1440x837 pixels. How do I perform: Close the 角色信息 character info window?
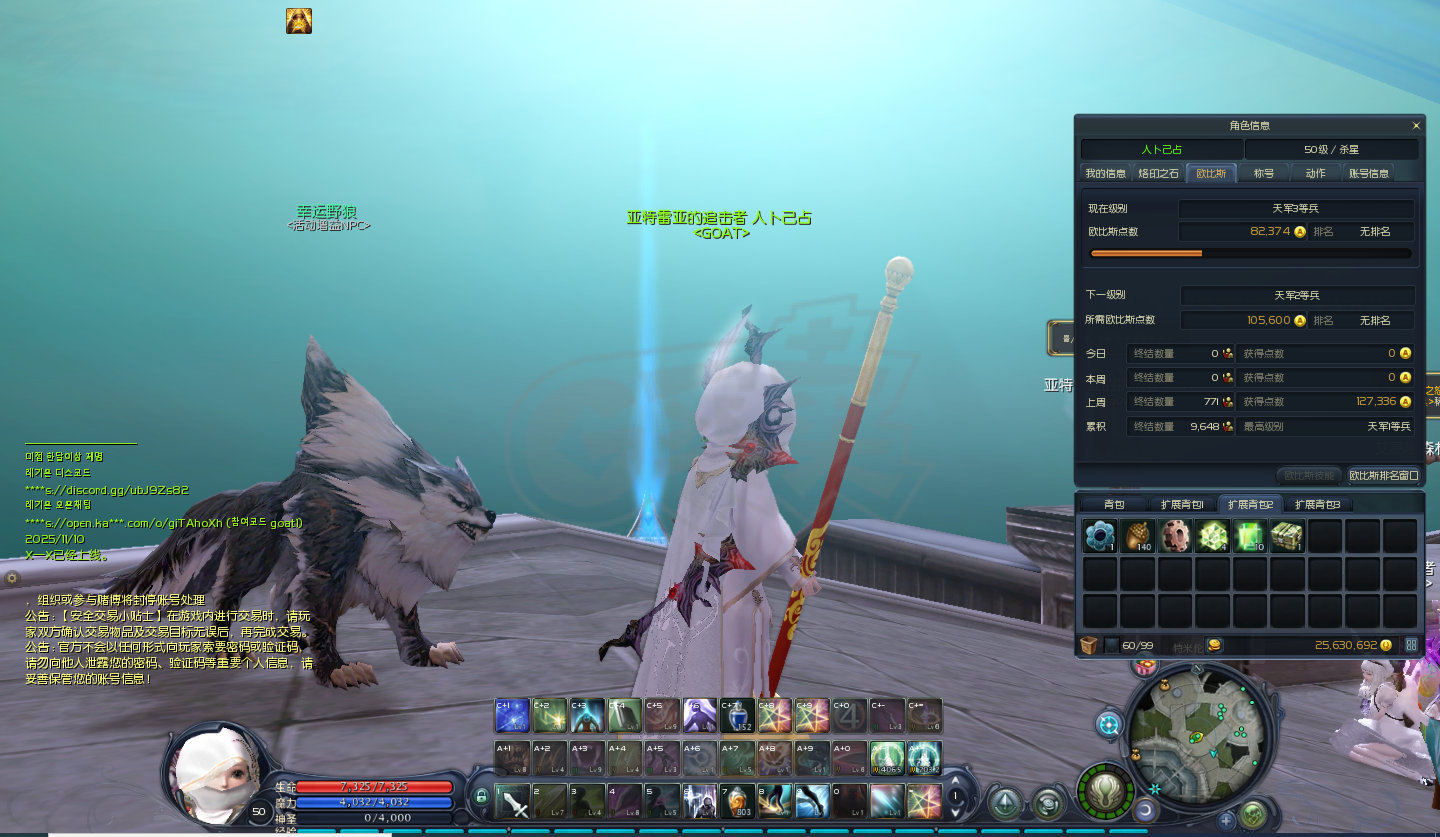click(1415, 126)
